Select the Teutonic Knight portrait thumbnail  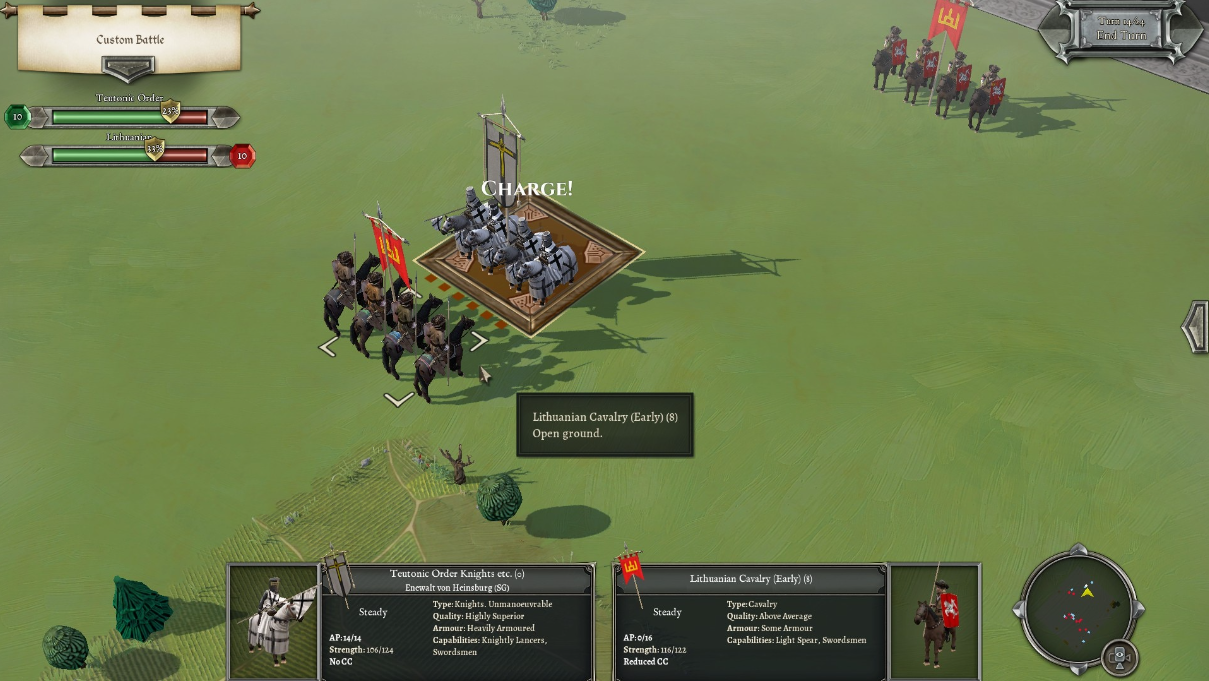pos(274,622)
